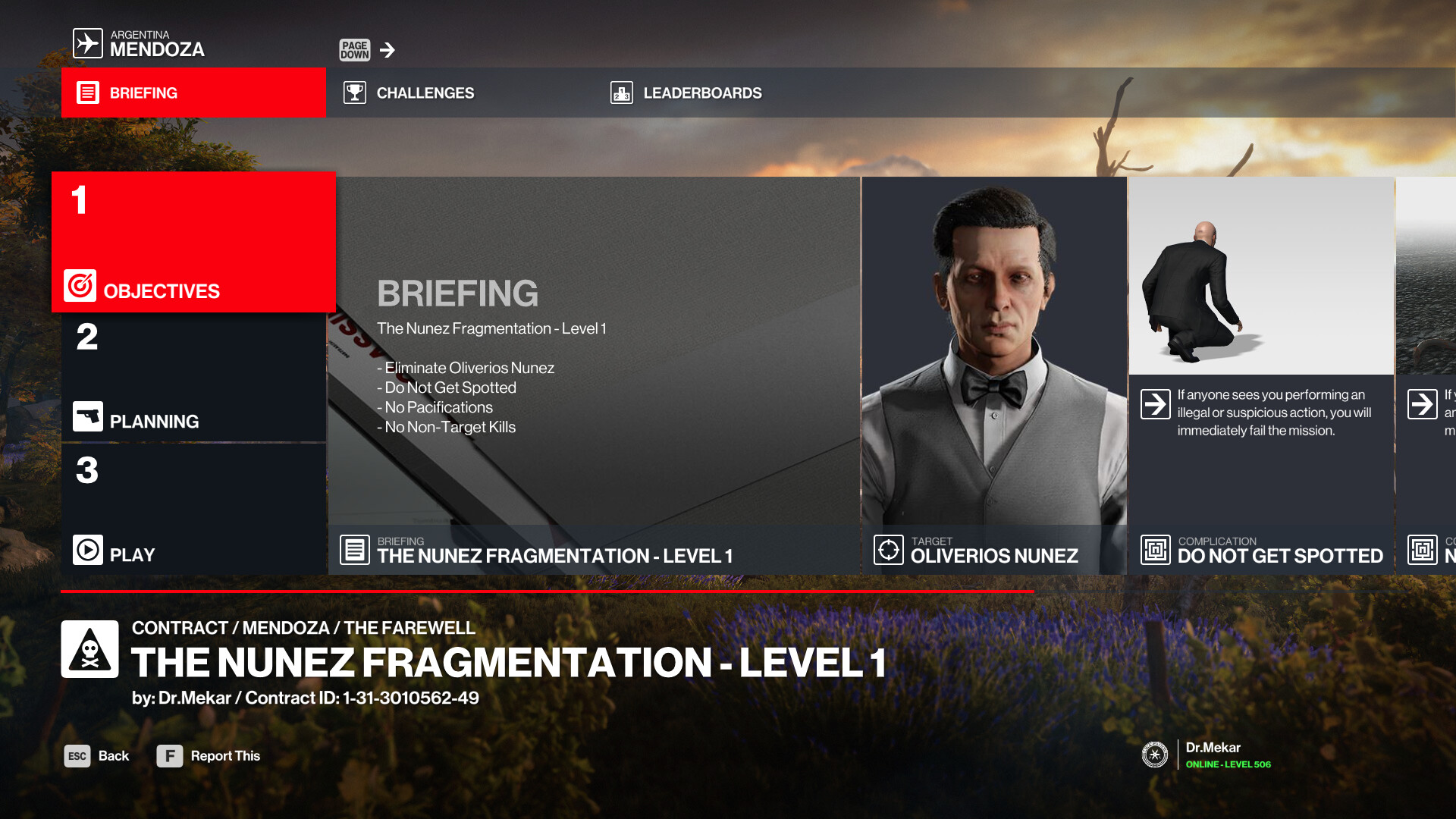The width and height of the screenshot is (1456, 819).
Task: View target Oliverios Nunez tile
Action: pyautogui.click(x=993, y=375)
